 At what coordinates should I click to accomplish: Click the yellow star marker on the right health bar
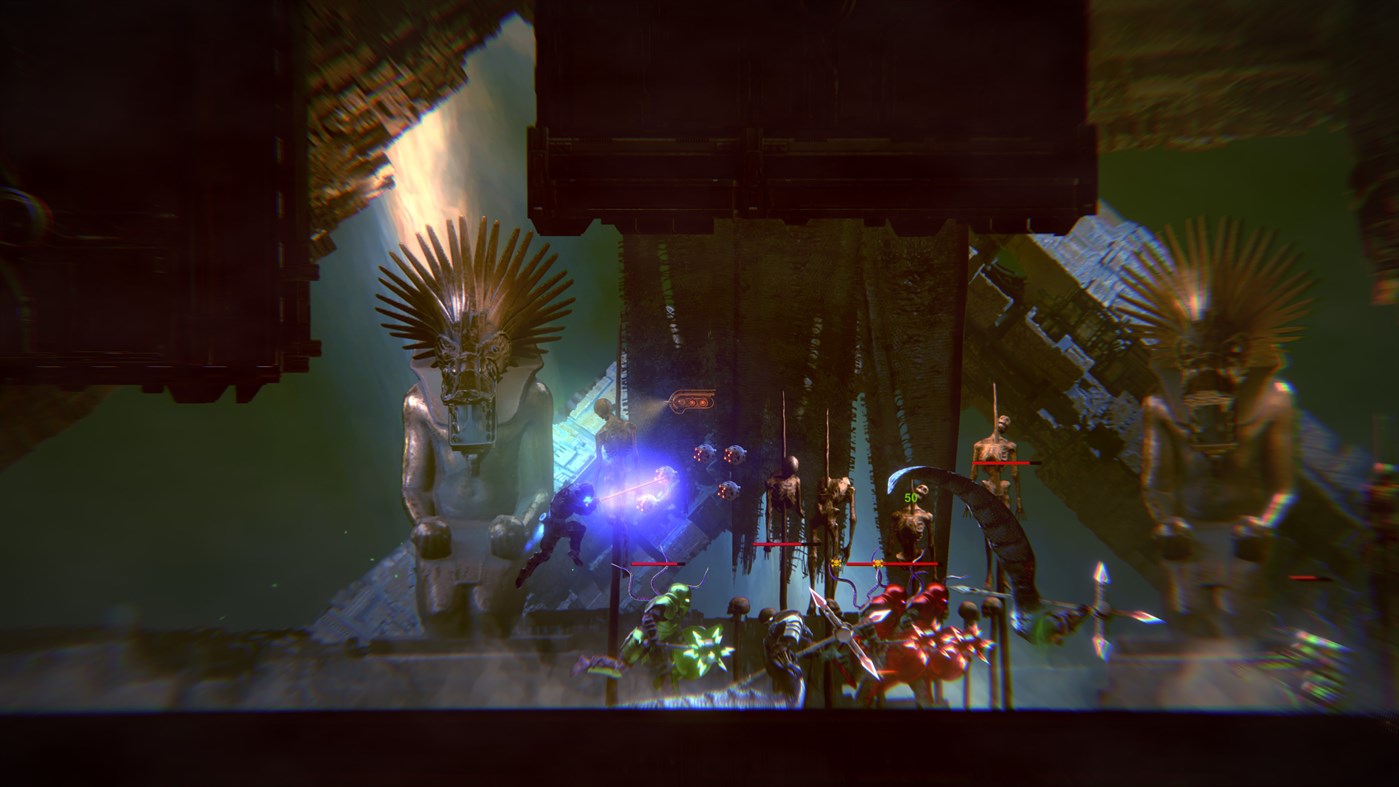(877, 563)
